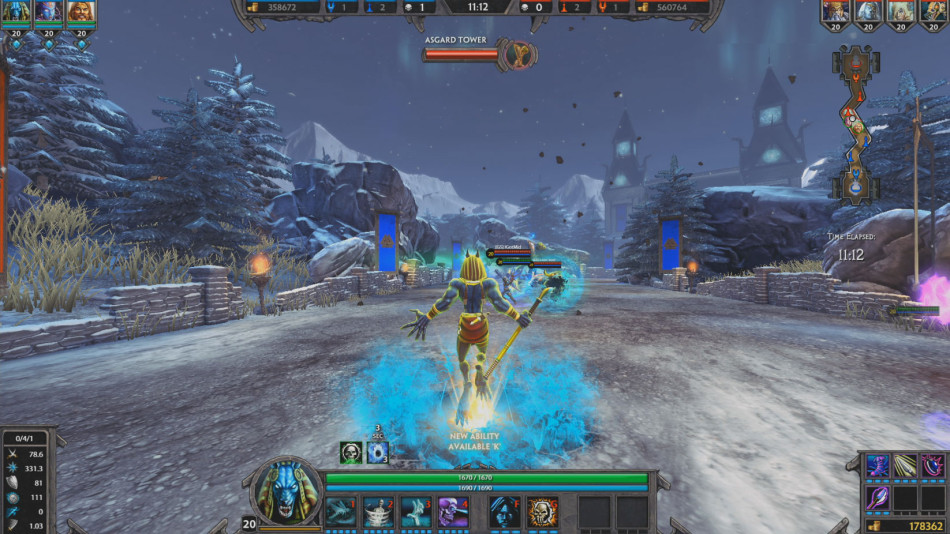Select the feathered wing item in inventory

point(905,466)
